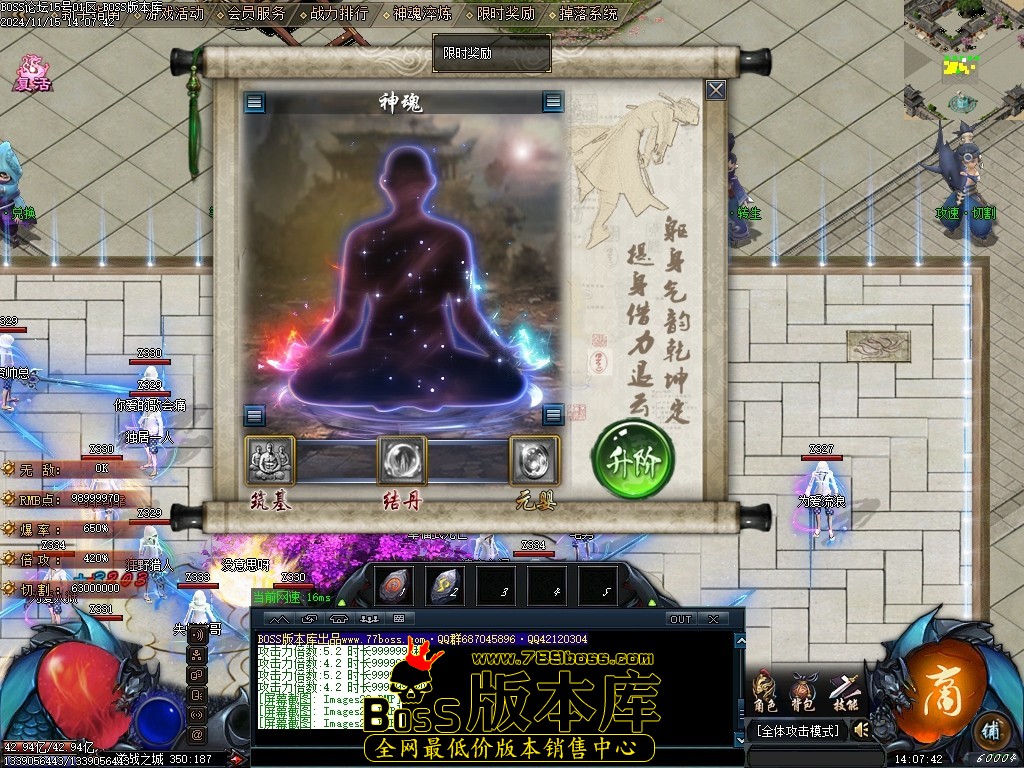Open the 神魂淬炼 menu
This screenshot has height=768, width=1024.
[x=422, y=14]
